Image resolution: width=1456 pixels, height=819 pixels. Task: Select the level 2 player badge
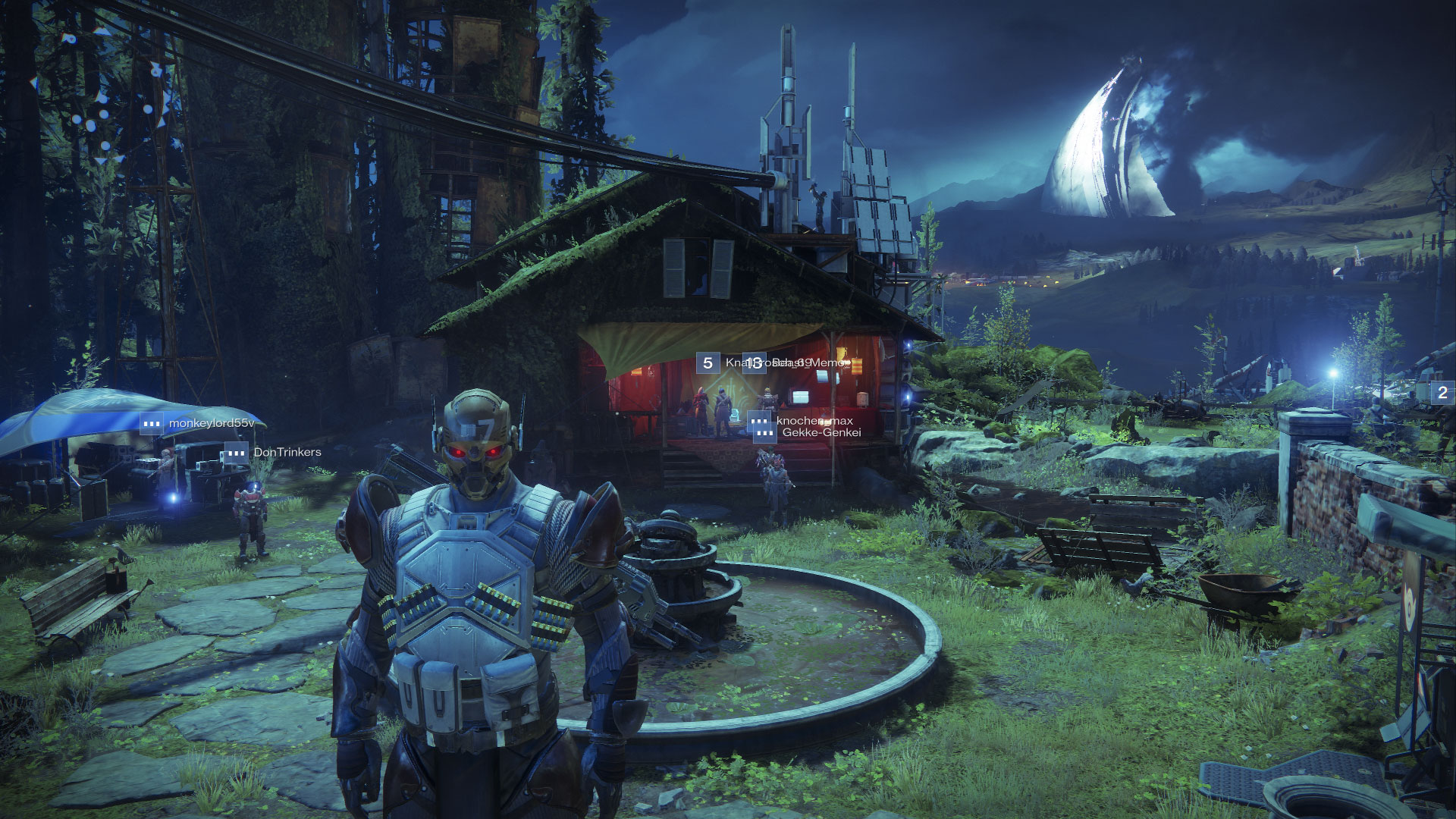[x=1442, y=392]
